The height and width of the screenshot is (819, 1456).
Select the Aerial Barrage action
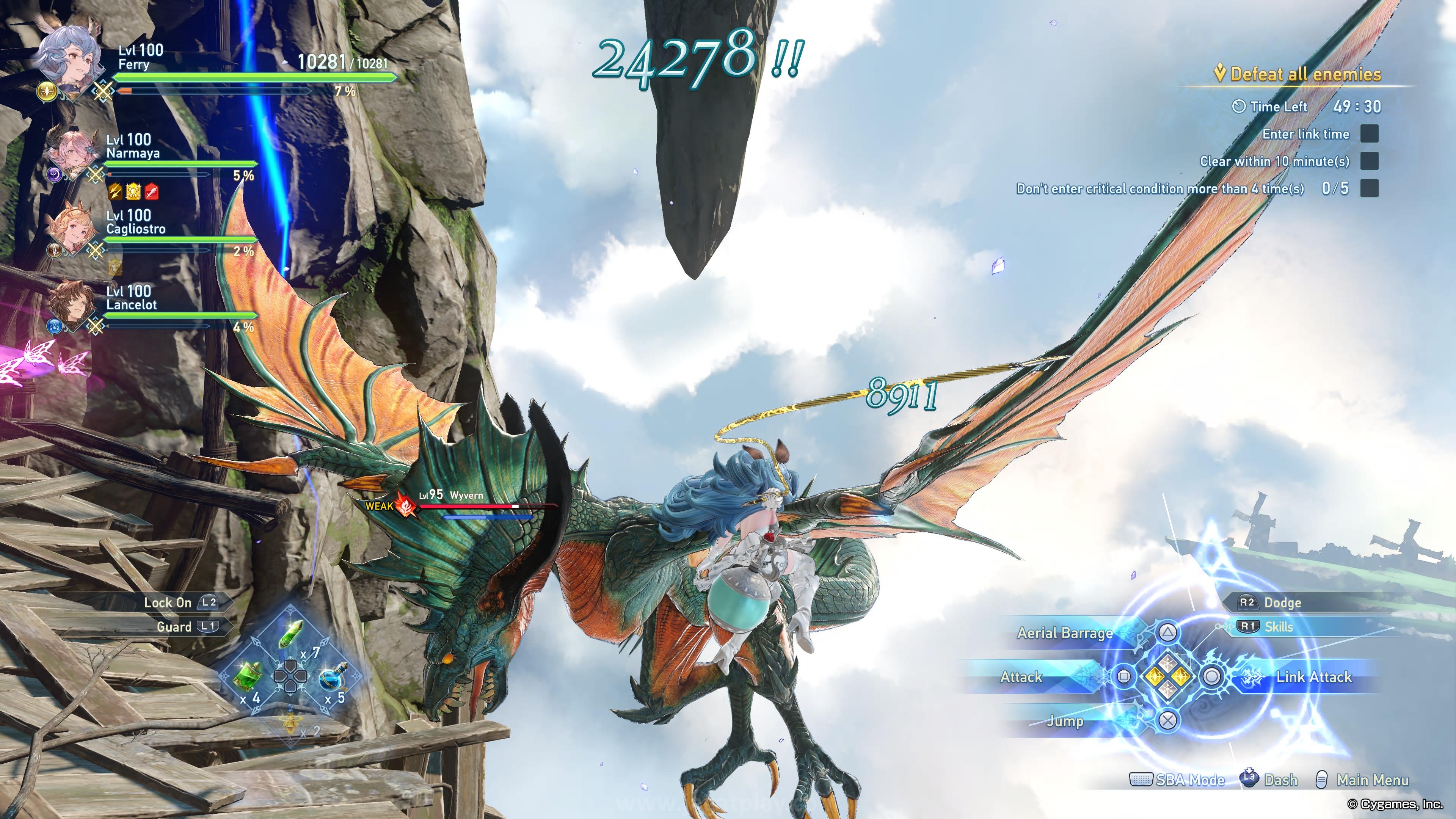click(x=1065, y=633)
